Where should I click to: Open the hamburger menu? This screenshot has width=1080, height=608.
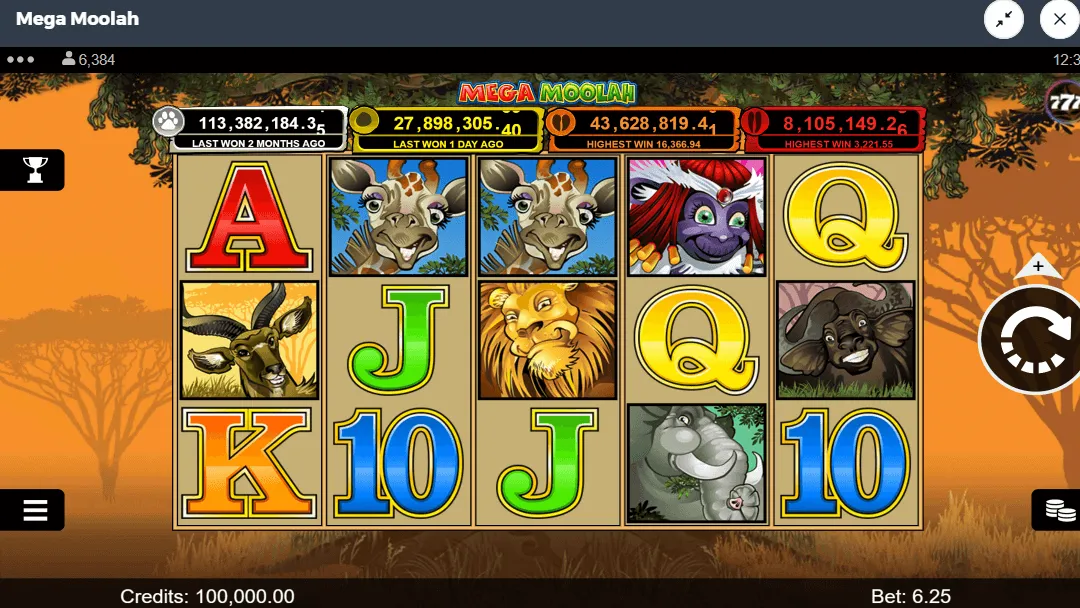pyautogui.click(x=35, y=510)
